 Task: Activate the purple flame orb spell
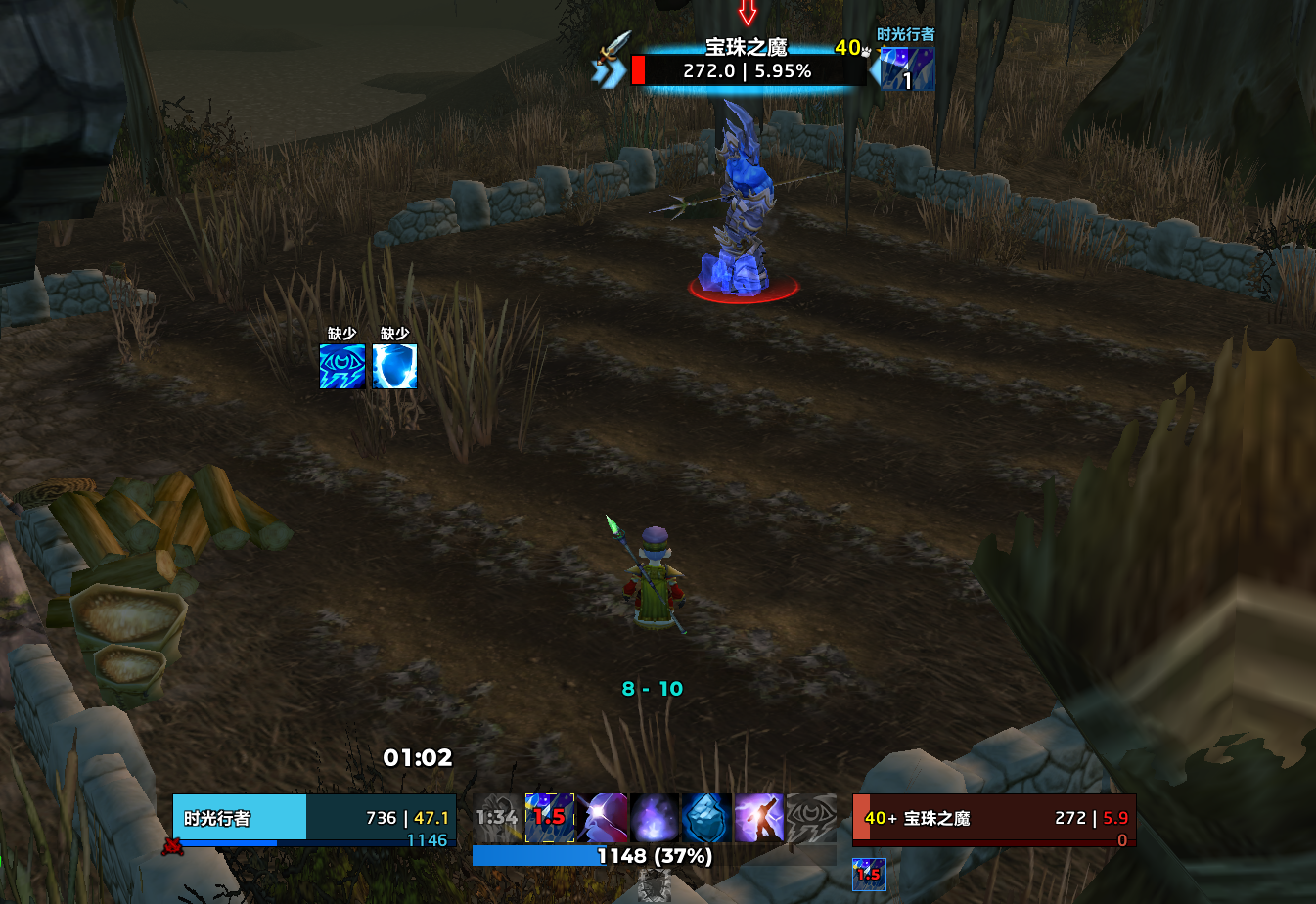[655, 818]
